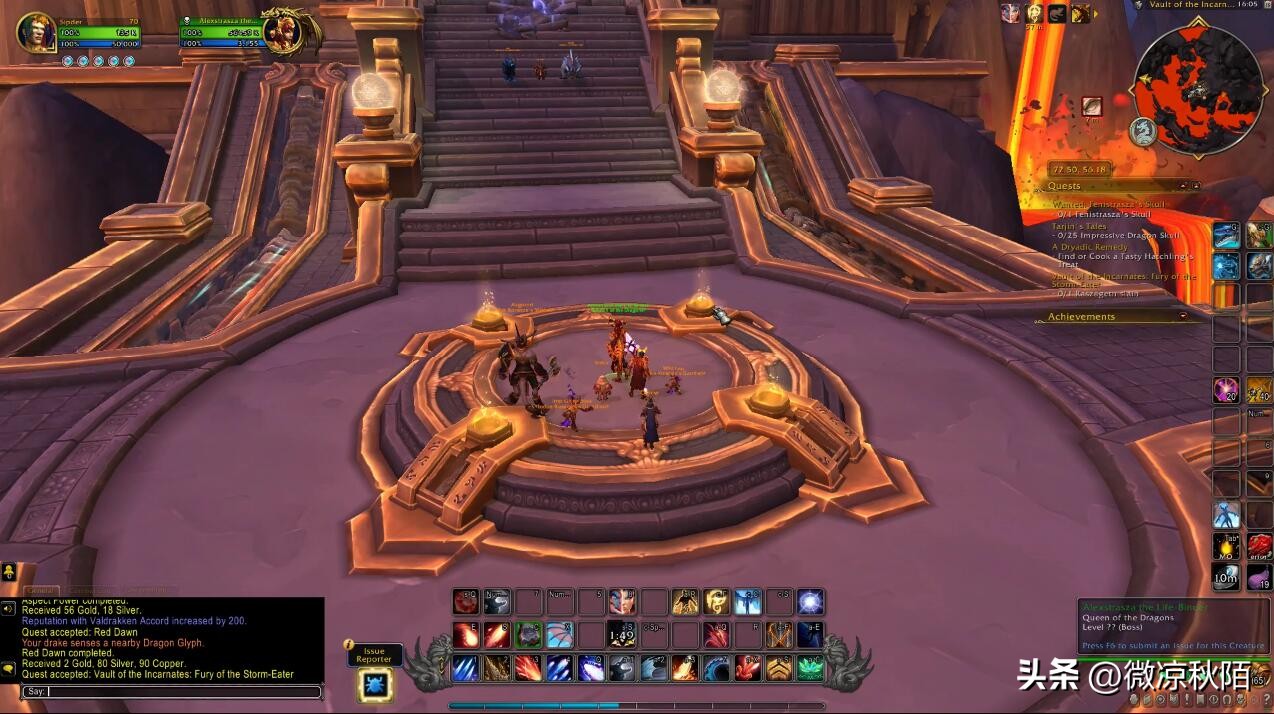The width and height of the screenshot is (1274, 714).
Task: Click the dragon emblem button beside the minimap
Action: 1143,131
